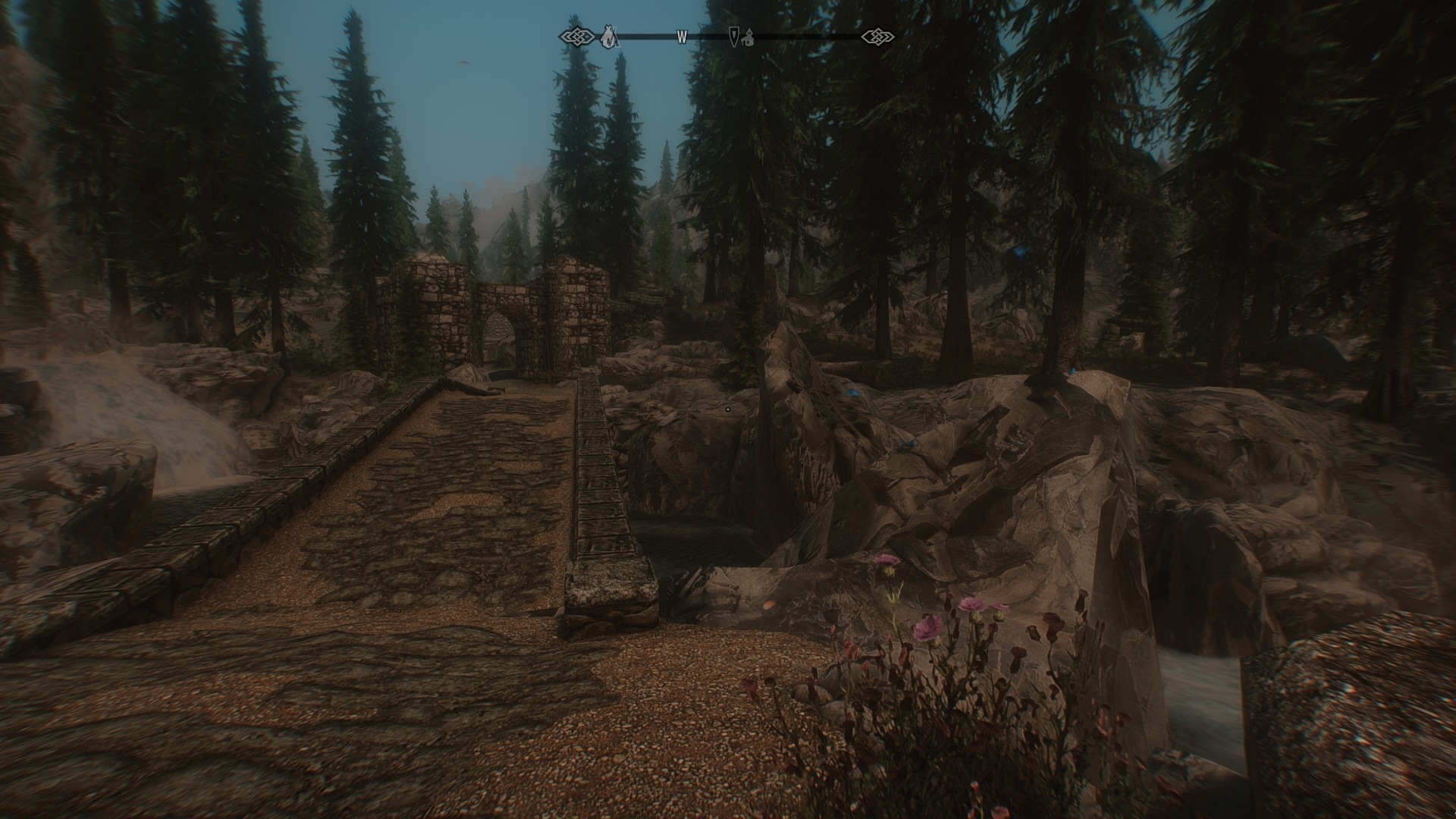Click the tent icon left of compass center
The width and height of the screenshot is (1456, 819).
coord(607,35)
